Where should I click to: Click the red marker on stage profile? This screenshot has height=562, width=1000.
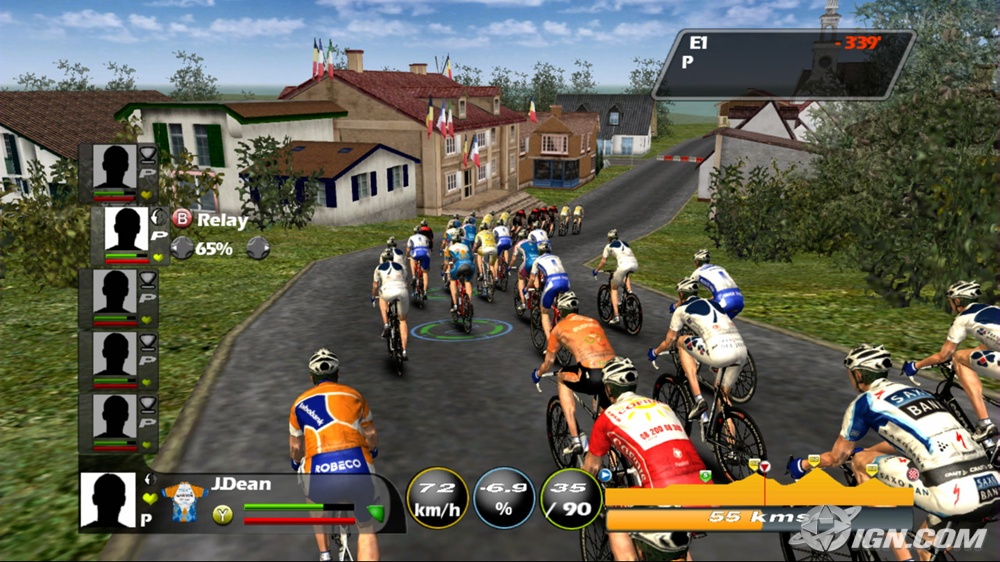pos(765,466)
